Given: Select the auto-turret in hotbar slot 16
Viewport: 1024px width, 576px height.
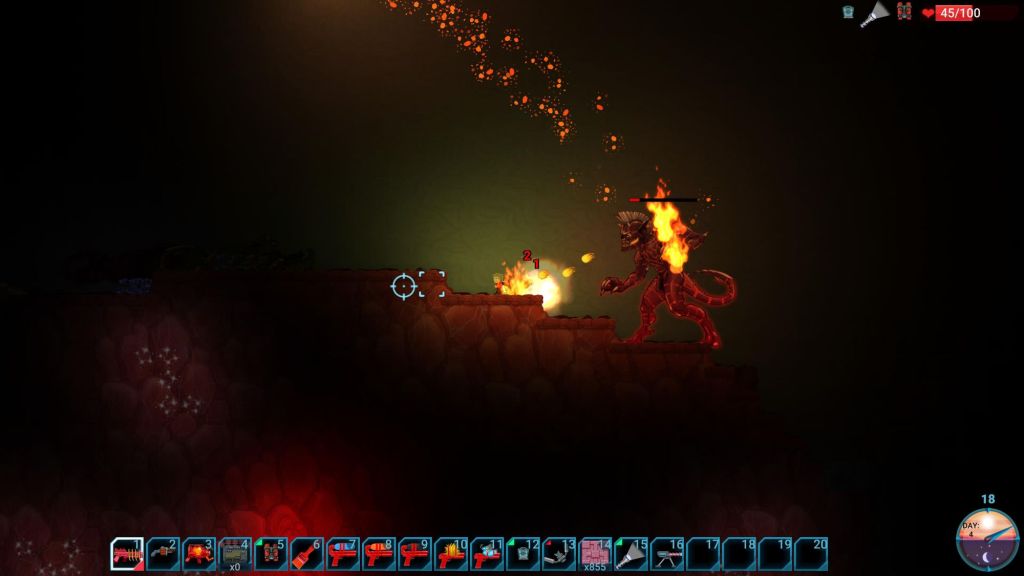Looking at the screenshot, I should [x=667, y=554].
